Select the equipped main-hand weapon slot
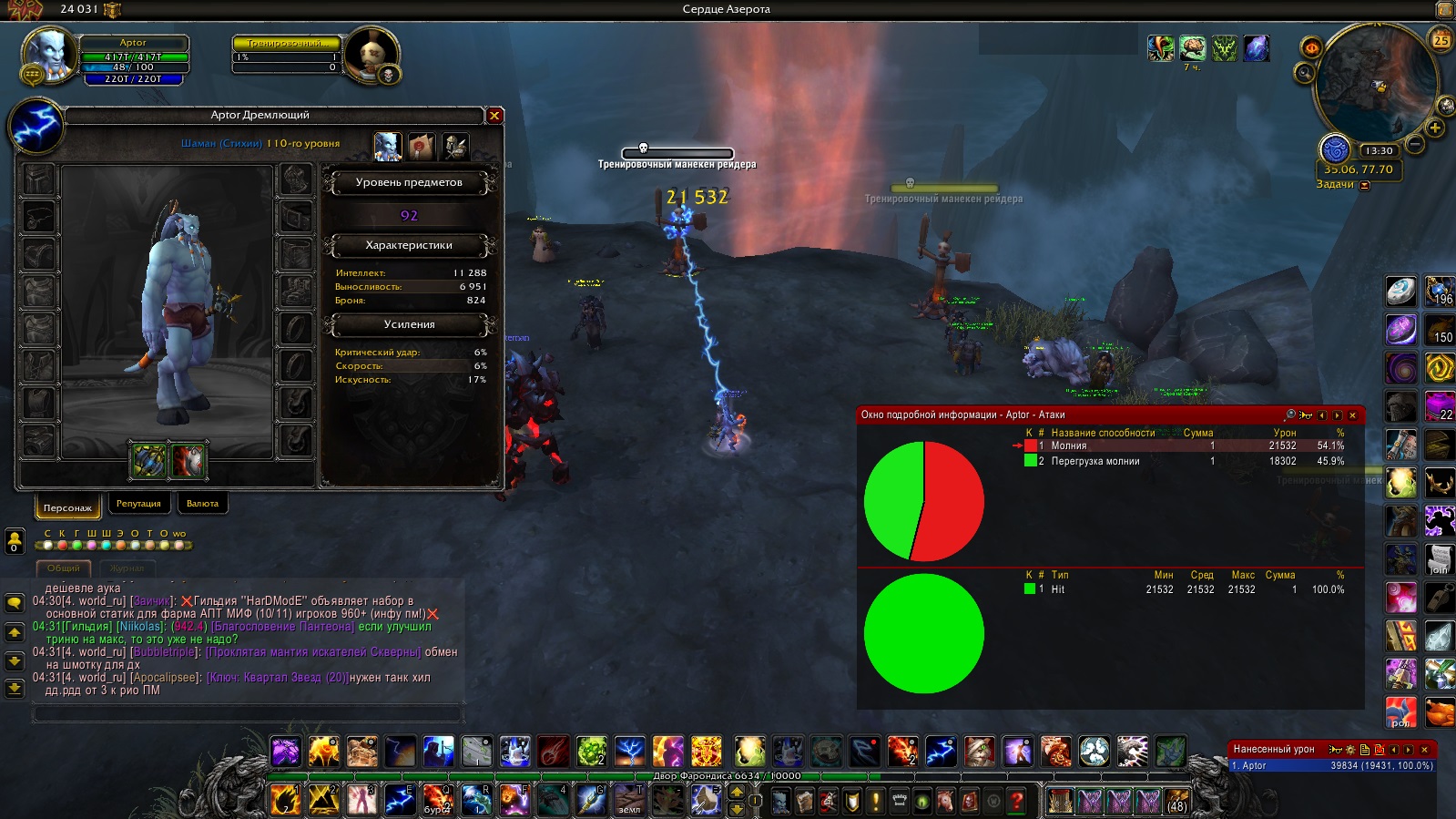Viewport: 1456px width, 819px height. point(149,461)
